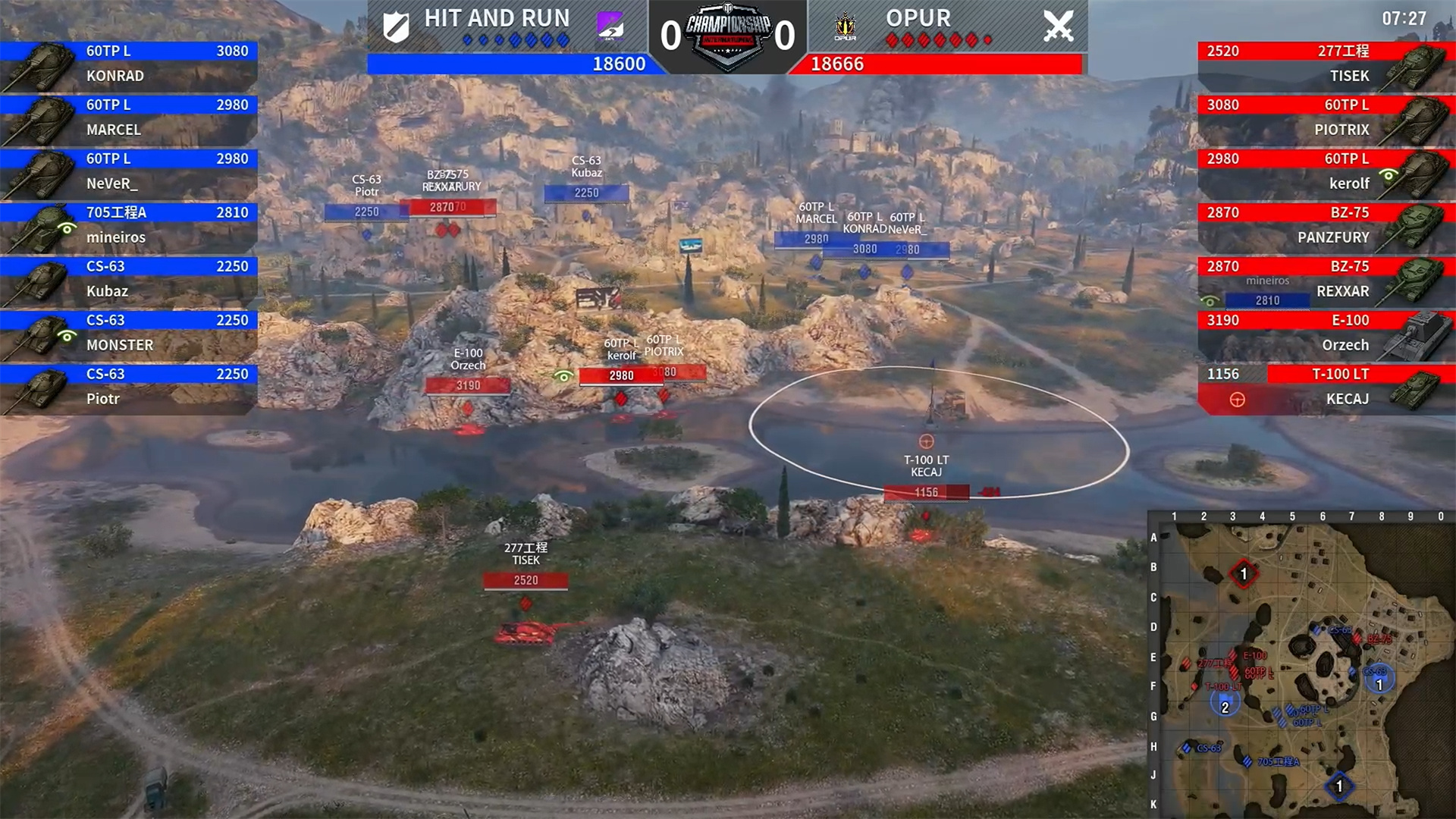Pick Kubaz's CS-63 row

tap(129, 279)
